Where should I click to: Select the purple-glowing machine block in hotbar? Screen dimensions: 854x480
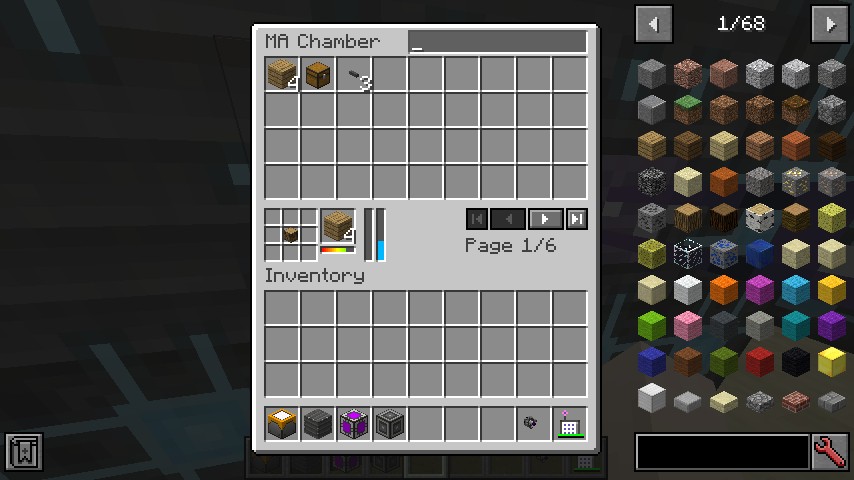pyautogui.click(x=353, y=424)
